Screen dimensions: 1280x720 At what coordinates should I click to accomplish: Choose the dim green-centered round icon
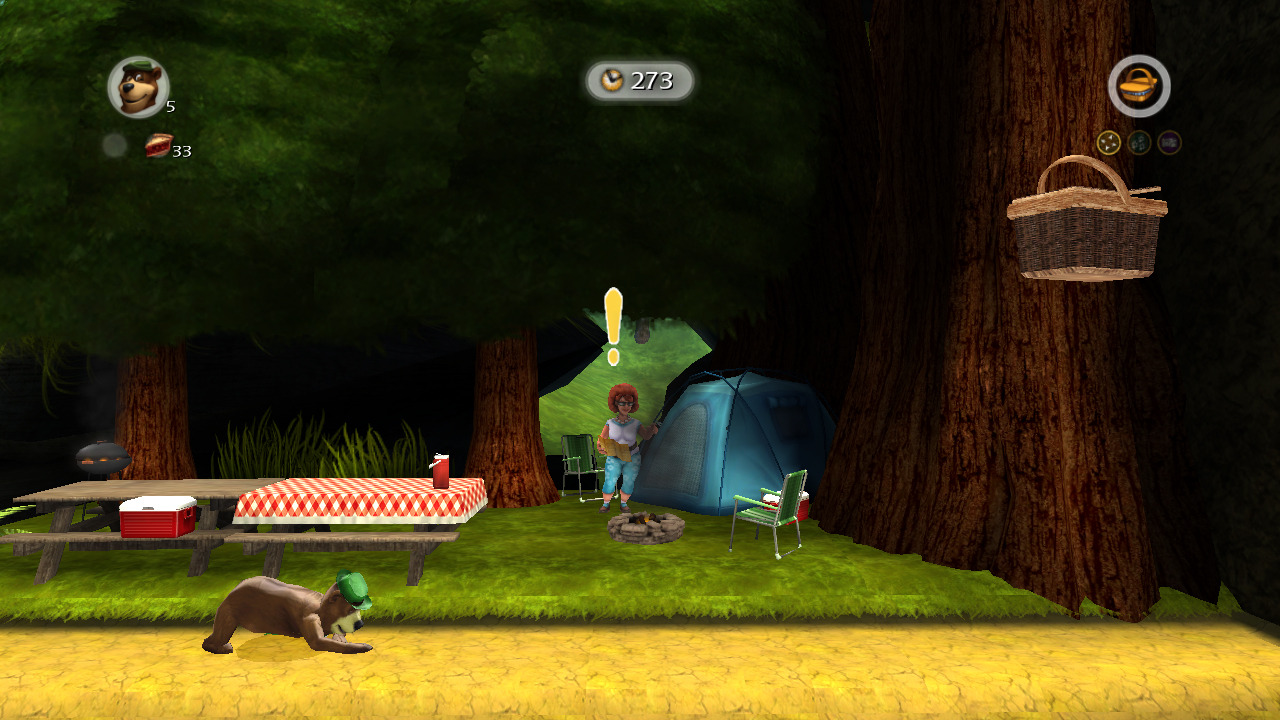pyautogui.click(x=1139, y=143)
